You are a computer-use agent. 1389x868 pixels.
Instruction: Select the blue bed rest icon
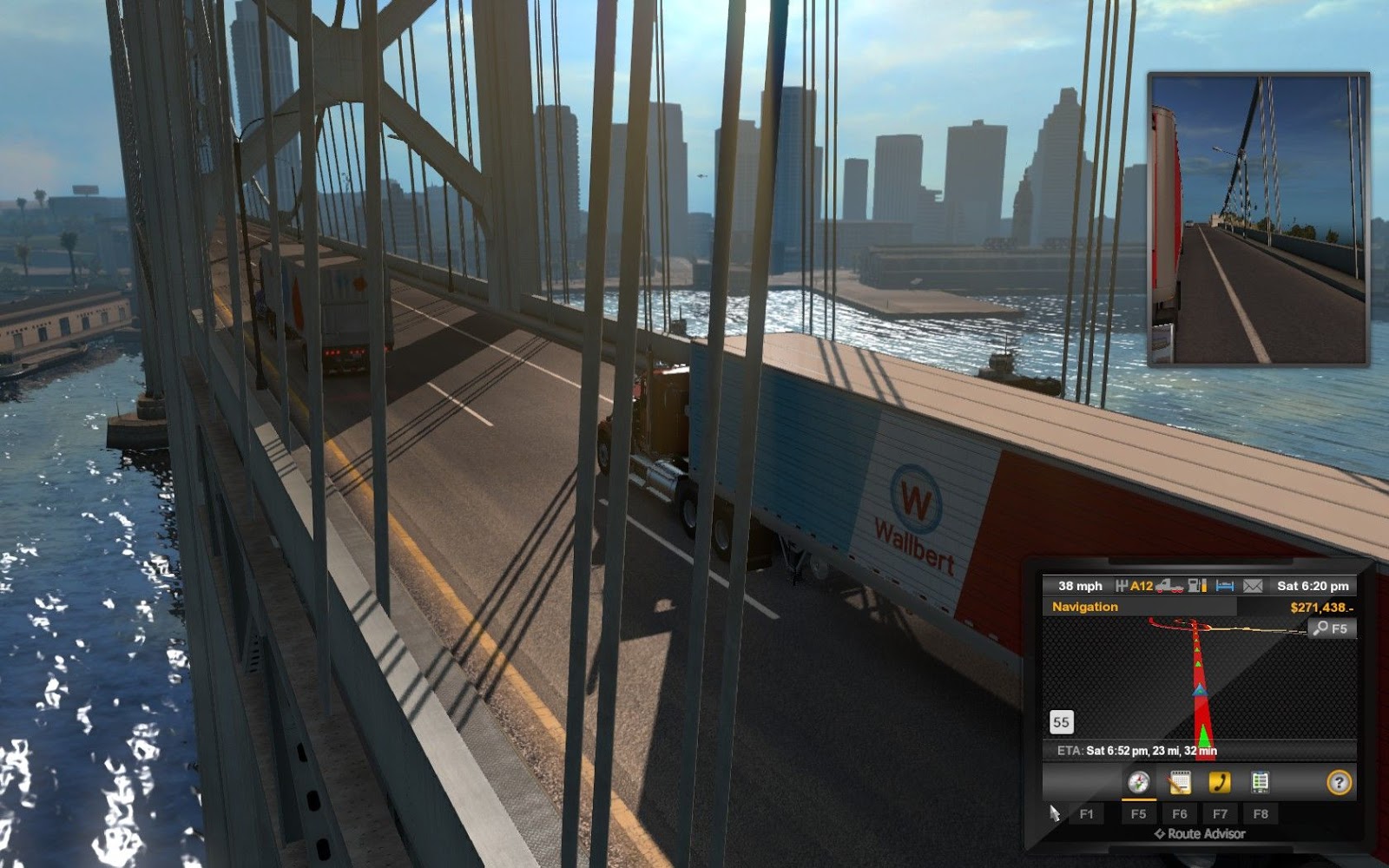[x=1225, y=586]
